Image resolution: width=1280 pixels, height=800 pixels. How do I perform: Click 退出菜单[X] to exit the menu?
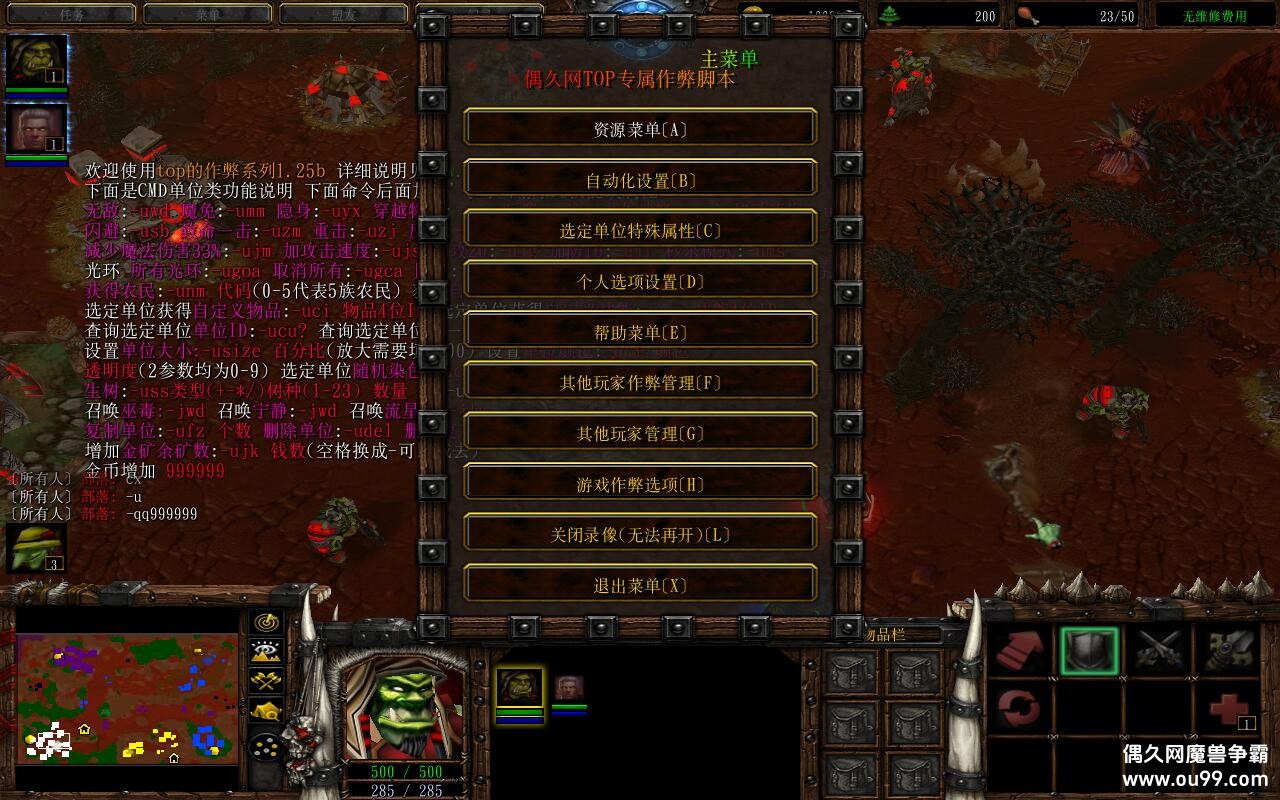coord(640,584)
